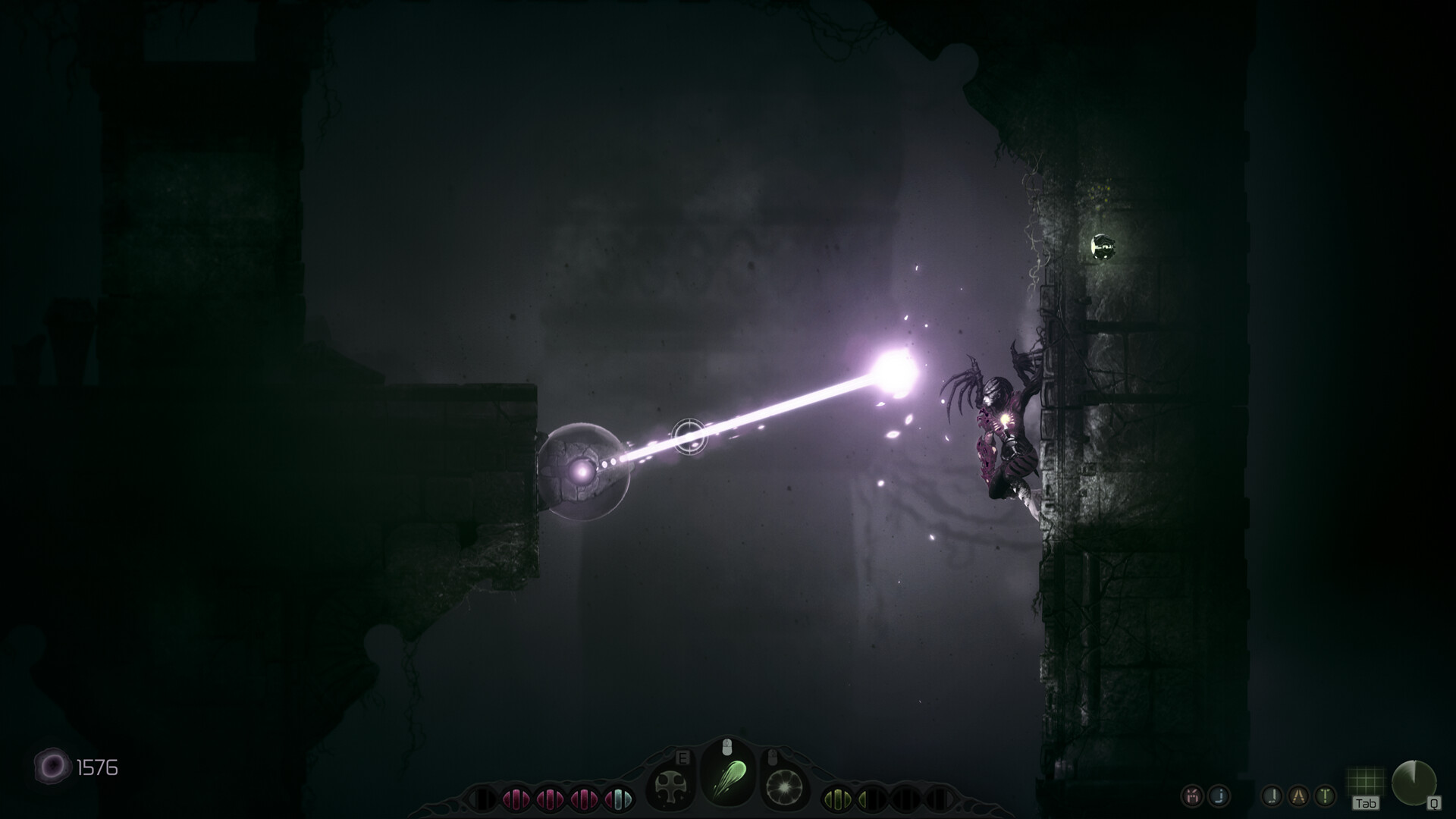Expand the grey rune indicator

[x=1271, y=797]
